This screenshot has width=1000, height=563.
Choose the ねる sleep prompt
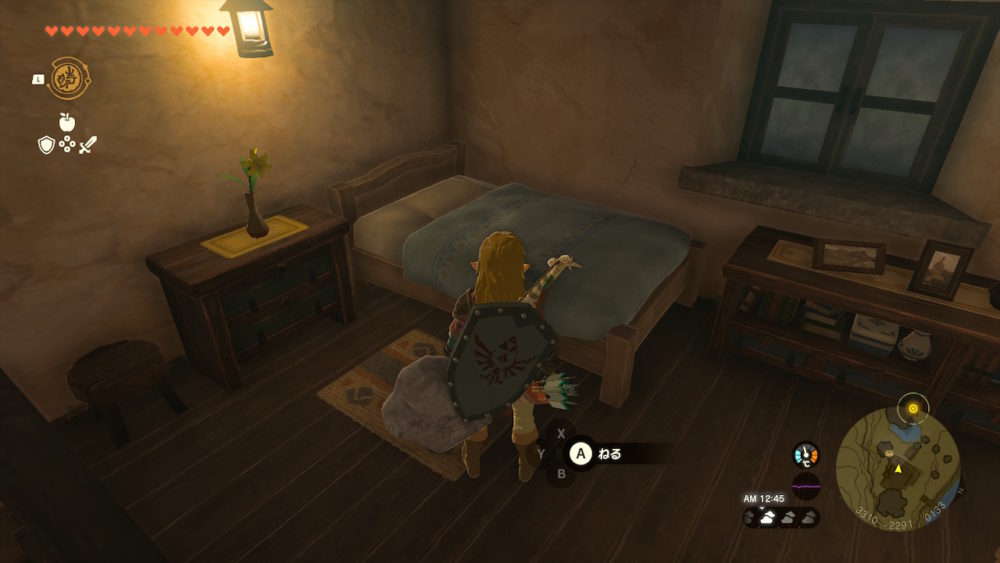(608, 454)
